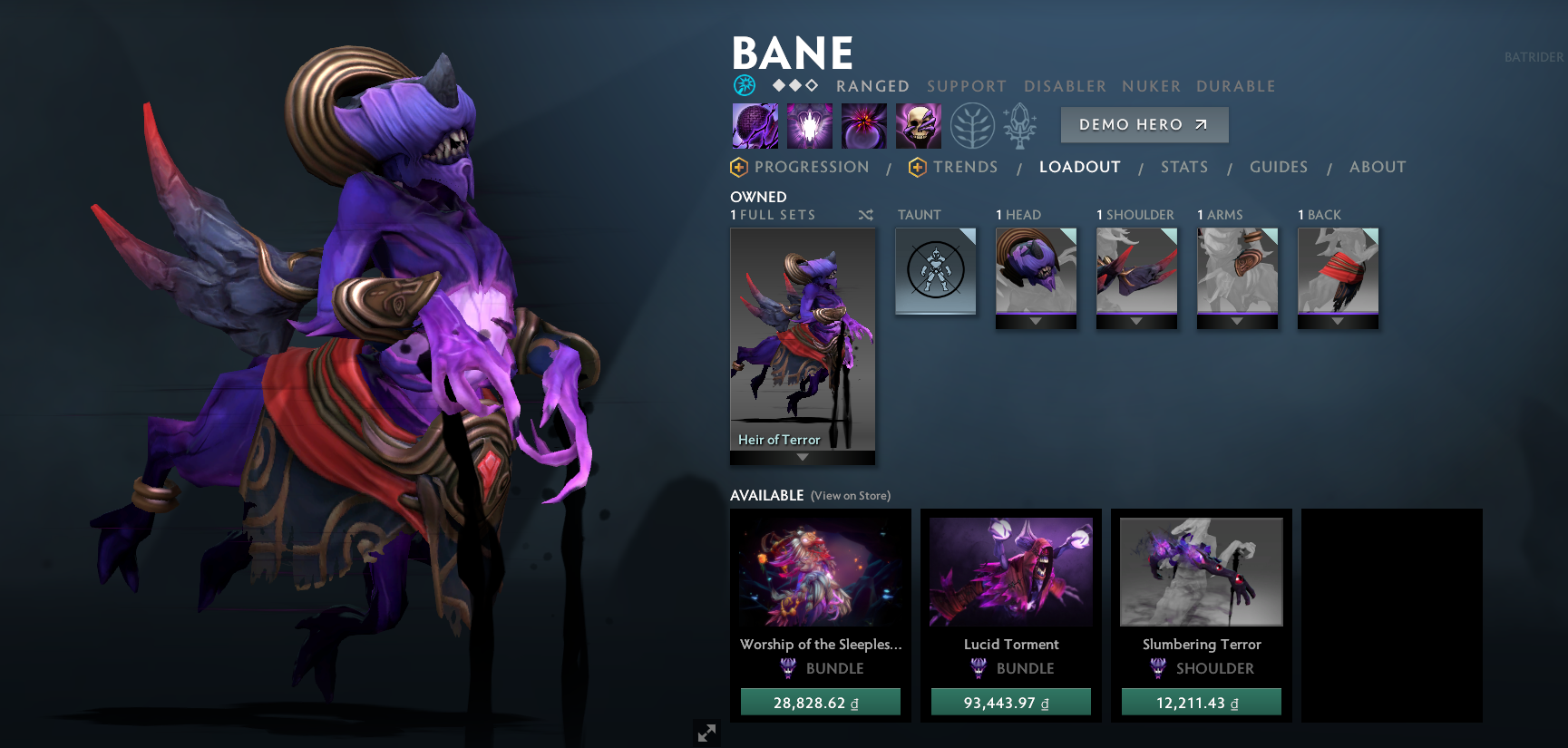Open the Shoulder slot dropdown arrow
This screenshot has width=1568, height=748.
tap(1136, 320)
